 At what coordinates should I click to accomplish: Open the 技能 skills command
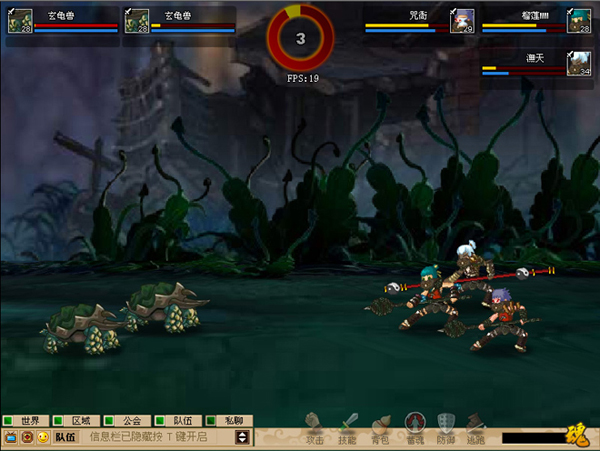pyautogui.click(x=347, y=427)
